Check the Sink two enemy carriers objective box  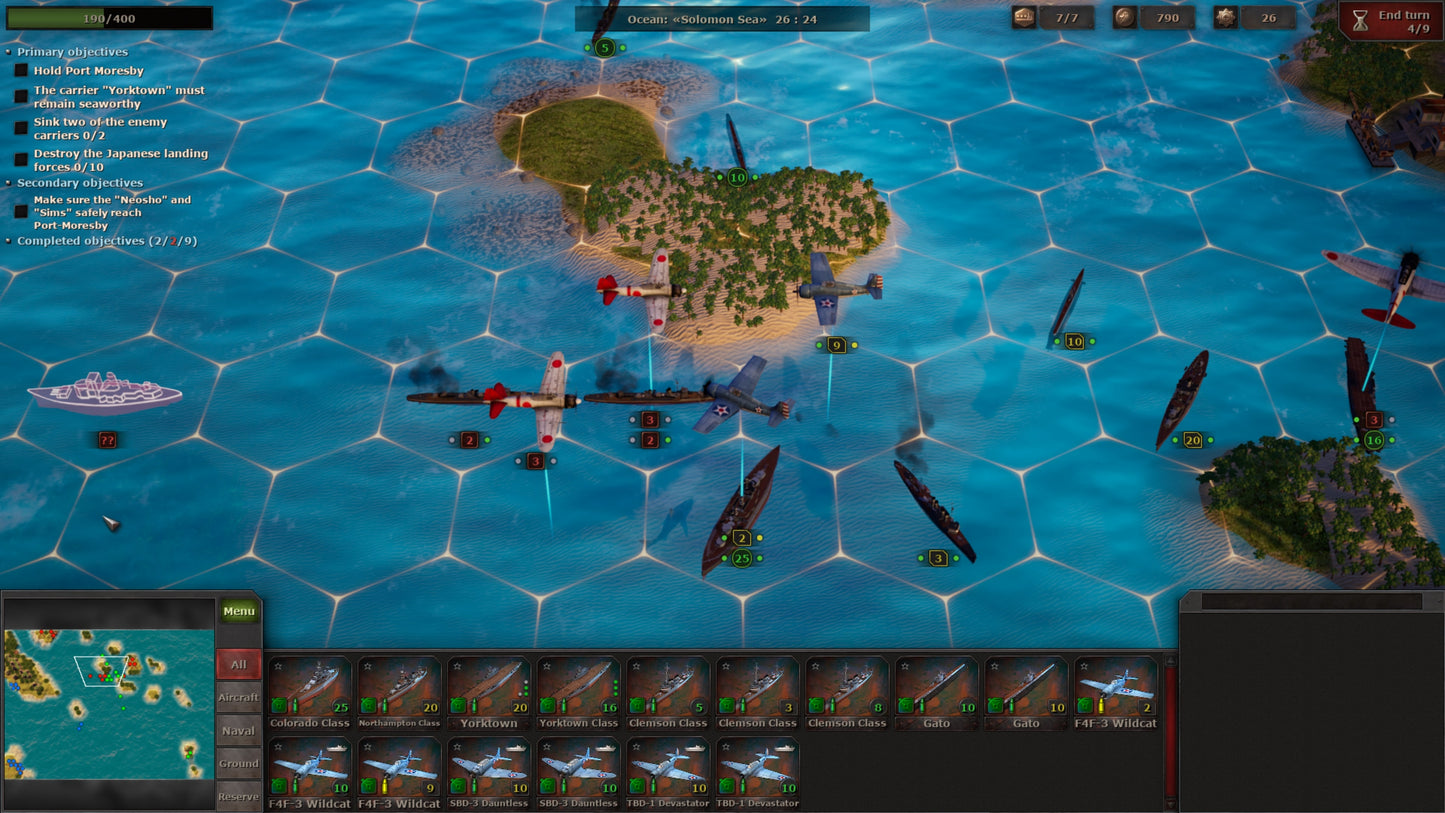pos(21,127)
